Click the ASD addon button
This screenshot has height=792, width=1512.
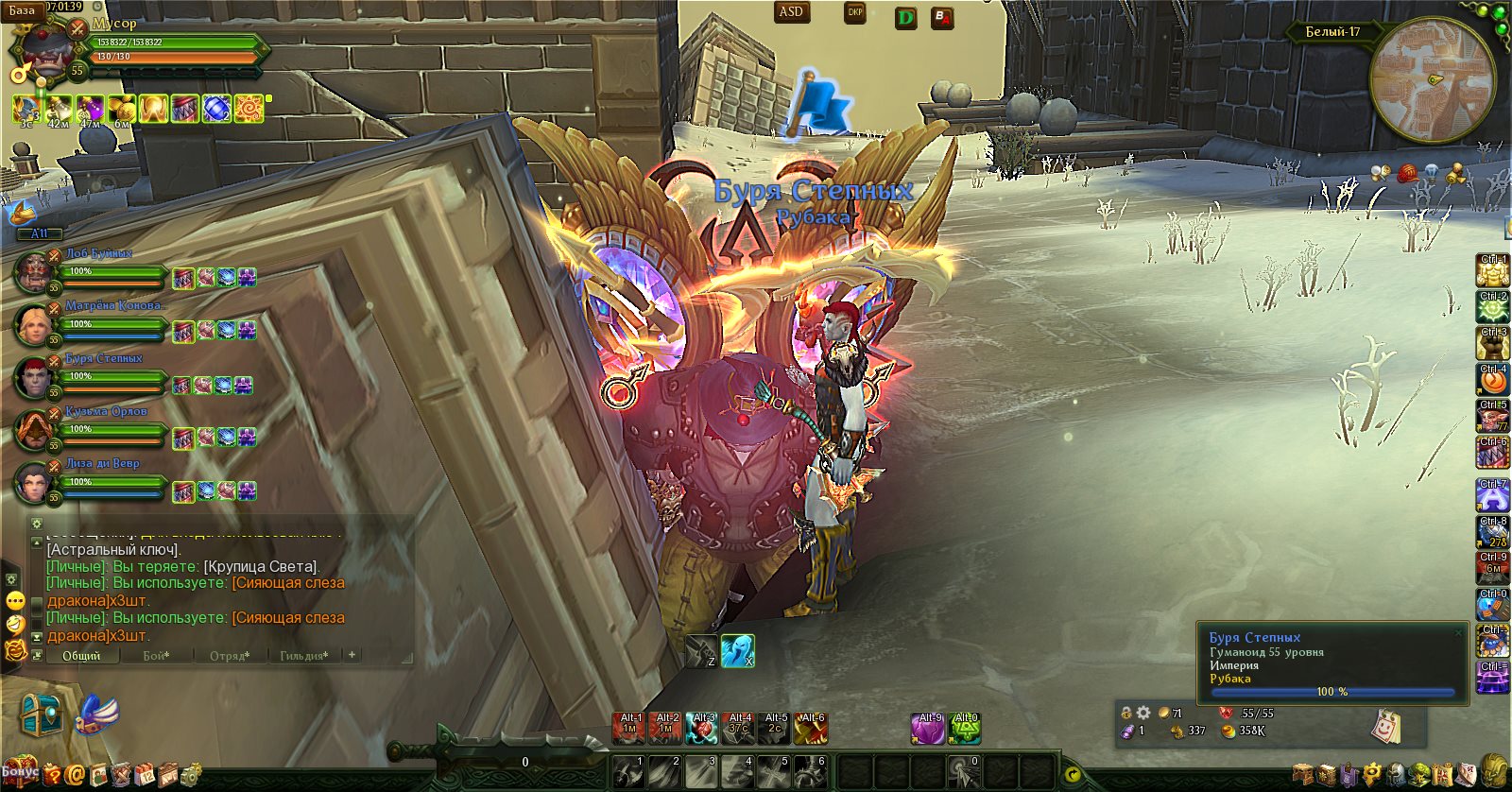[x=791, y=12]
